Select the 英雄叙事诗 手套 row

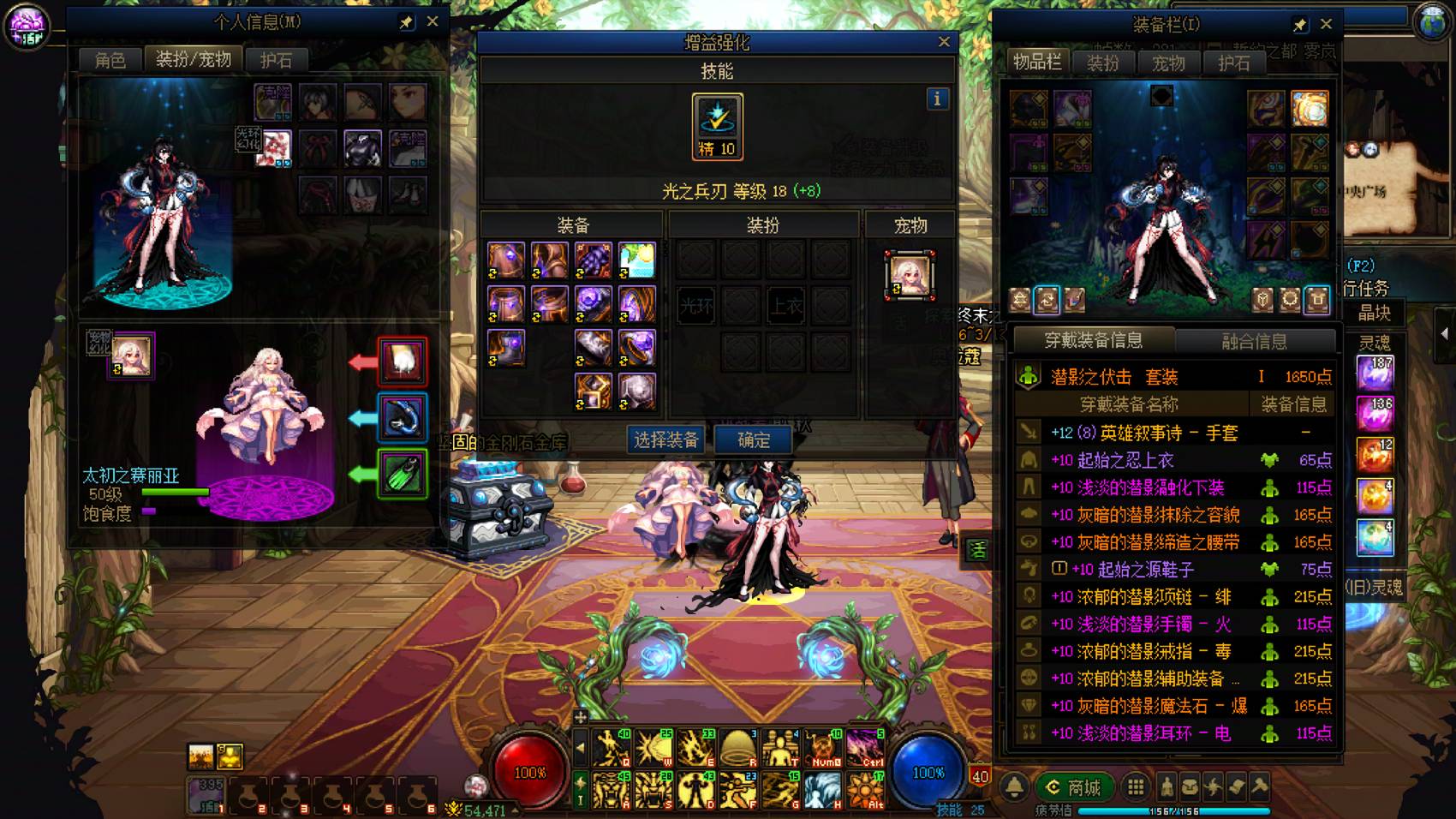click(x=1173, y=433)
